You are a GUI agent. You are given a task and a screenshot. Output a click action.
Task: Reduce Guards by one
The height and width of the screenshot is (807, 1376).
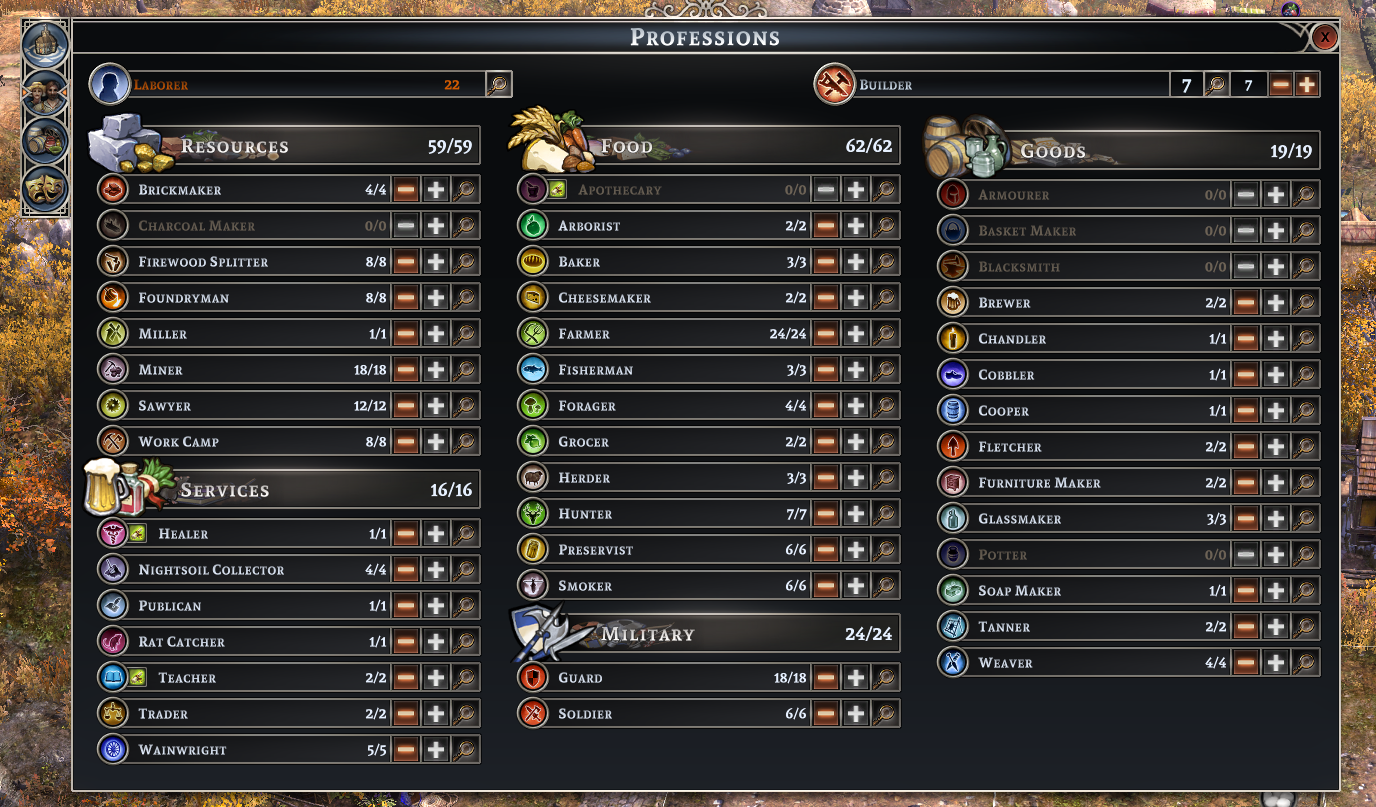coord(825,678)
